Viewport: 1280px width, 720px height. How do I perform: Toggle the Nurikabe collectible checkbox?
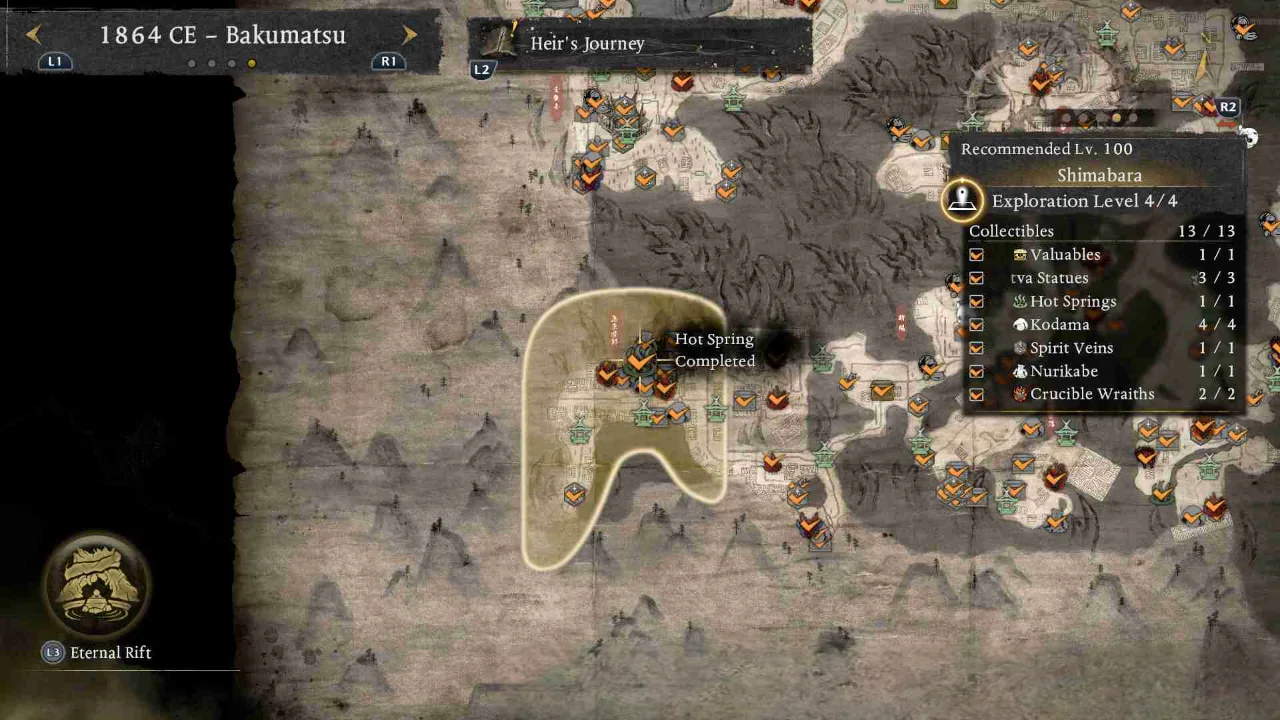click(976, 371)
